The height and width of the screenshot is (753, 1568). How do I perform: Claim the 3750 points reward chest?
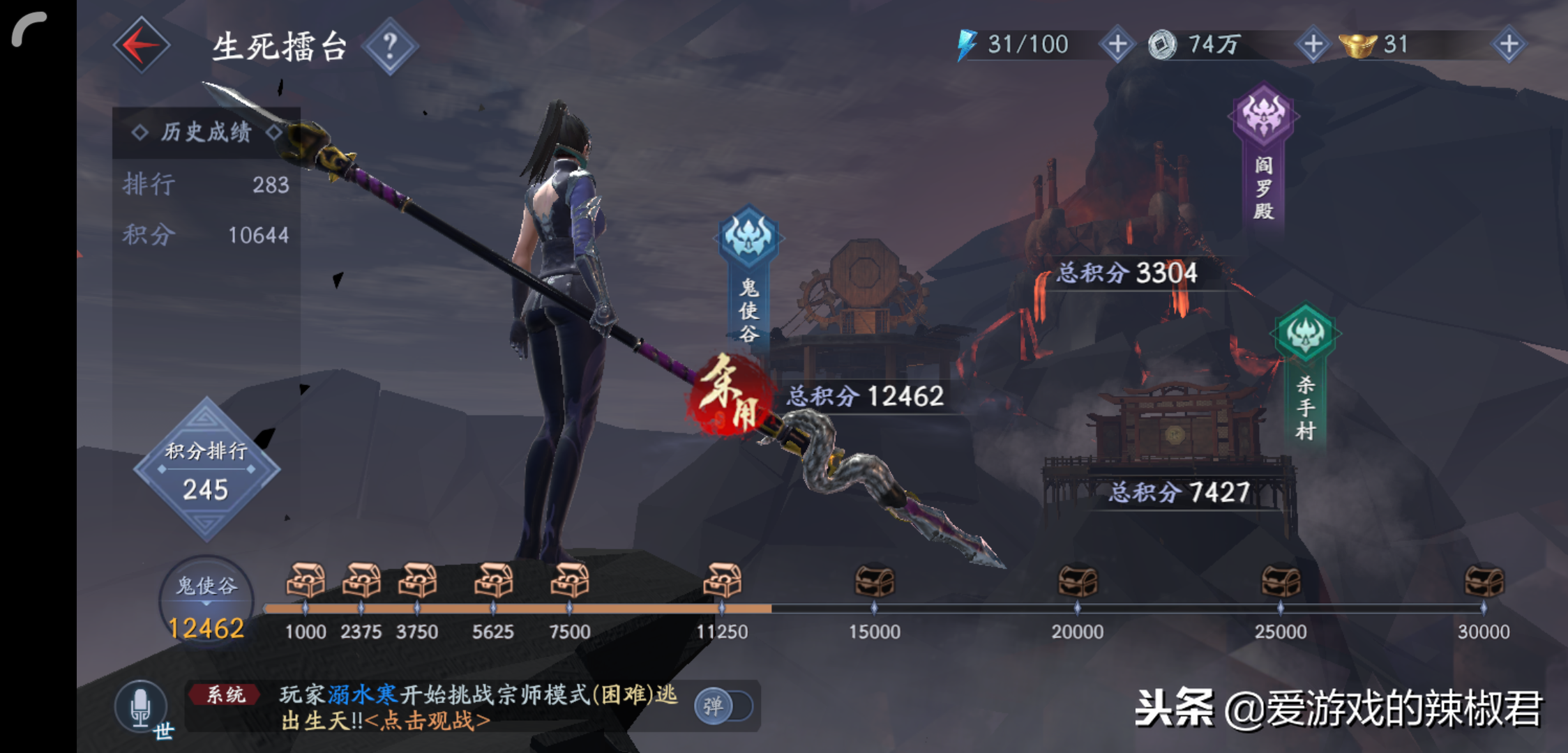(417, 581)
